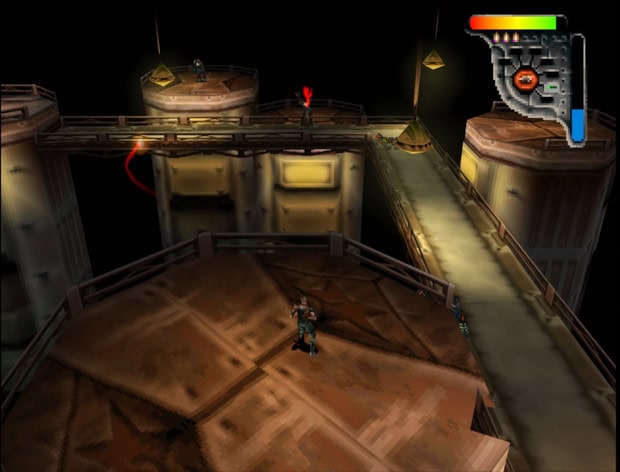The image size is (620, 472).
Task: Select the red weapon icon in the radar
Action: (x=527, y=78)
